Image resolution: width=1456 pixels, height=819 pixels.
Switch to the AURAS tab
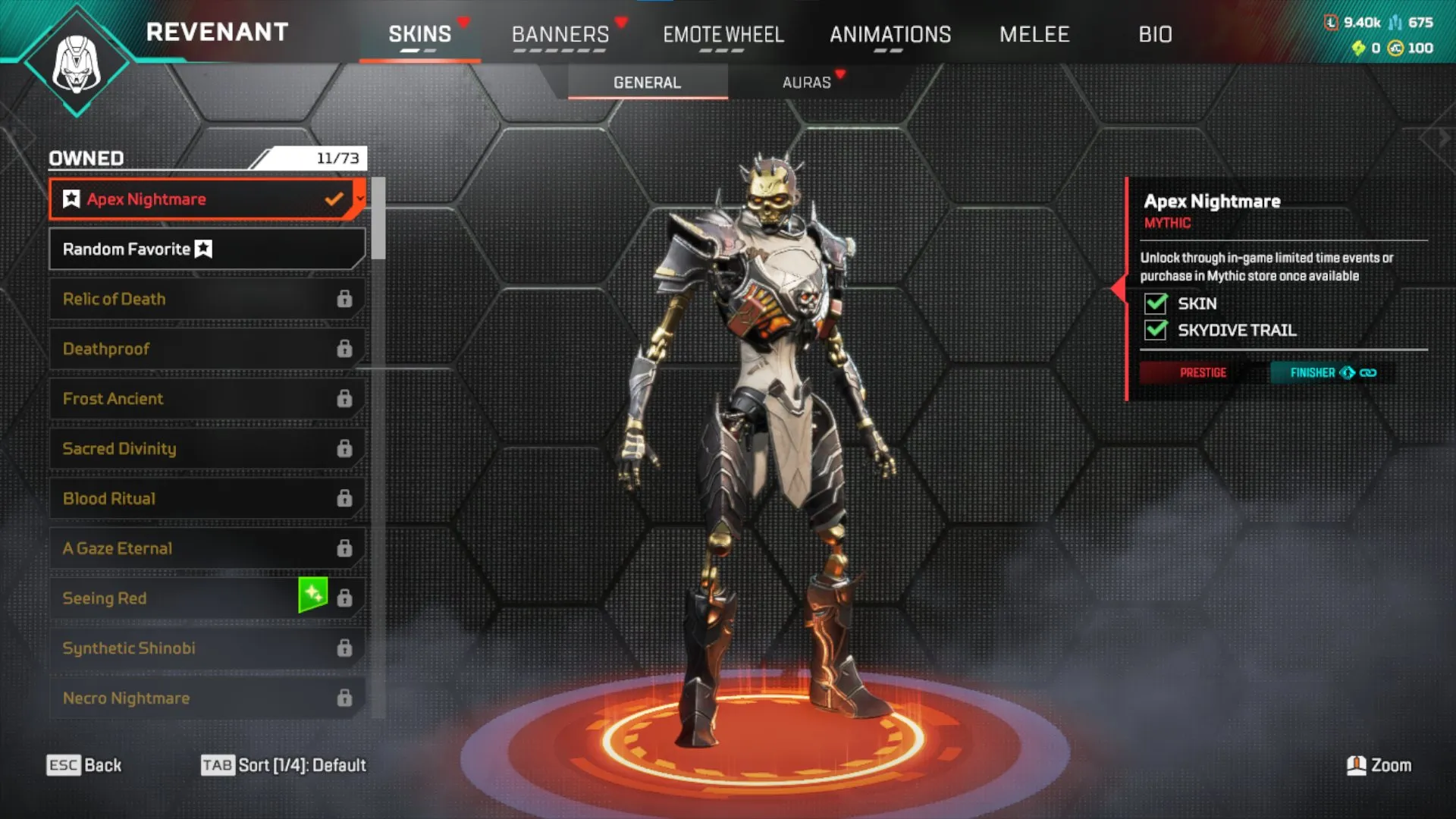click(x=808, y=83)
